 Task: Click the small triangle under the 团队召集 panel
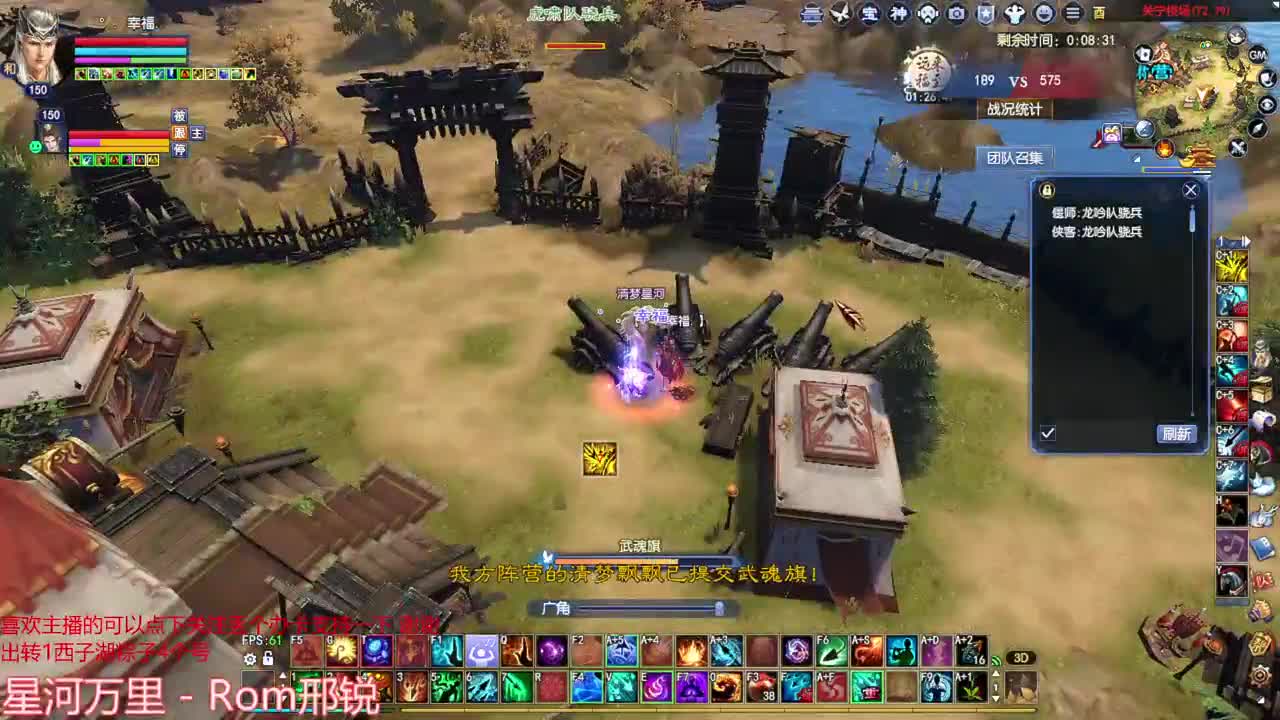1137,159
